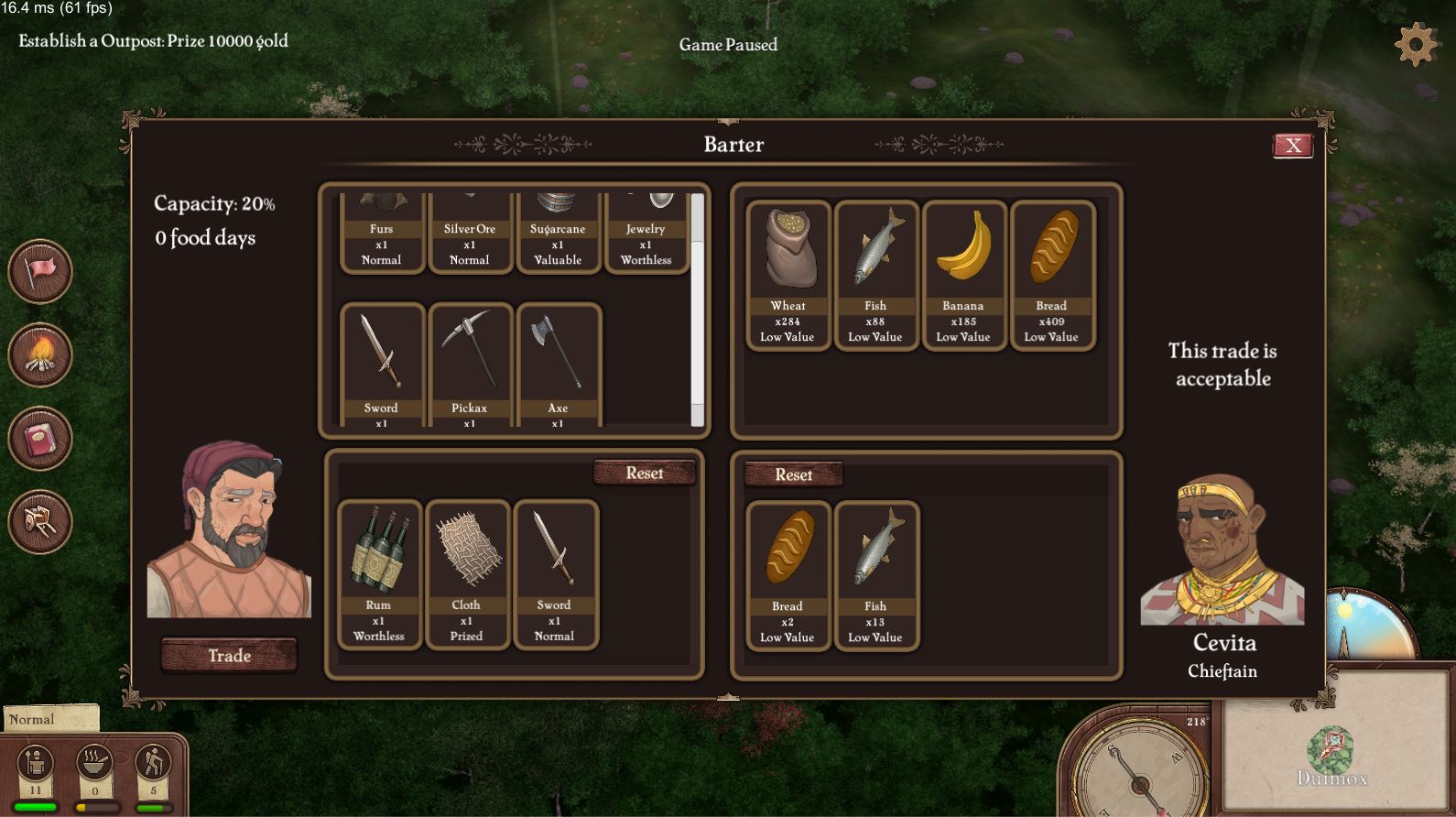Pick Banana x185 from chieftain's goods
This screenshot has height=817, width=1456.
(963, 275)
